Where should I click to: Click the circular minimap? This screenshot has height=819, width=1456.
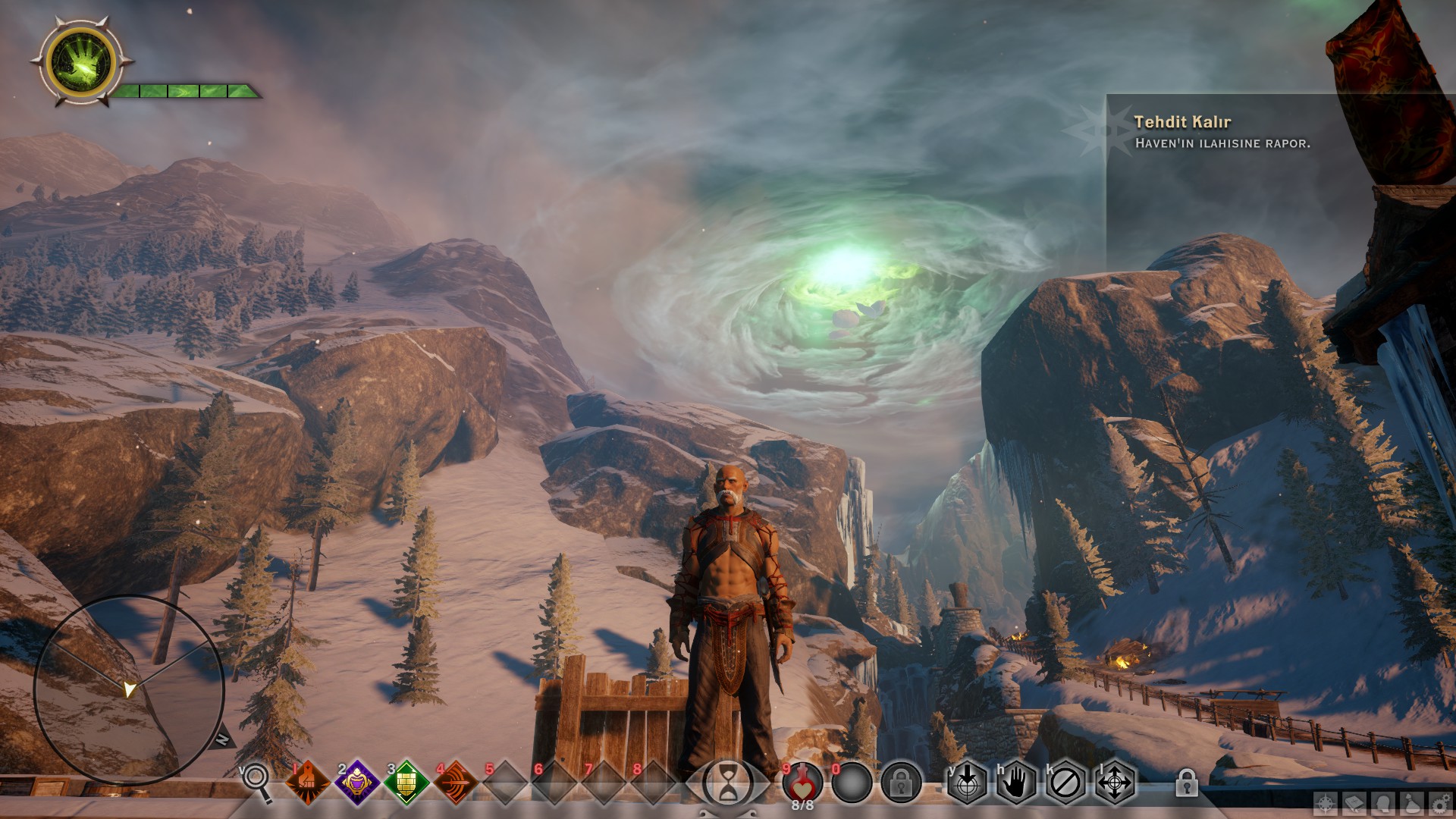pos(129,690)
